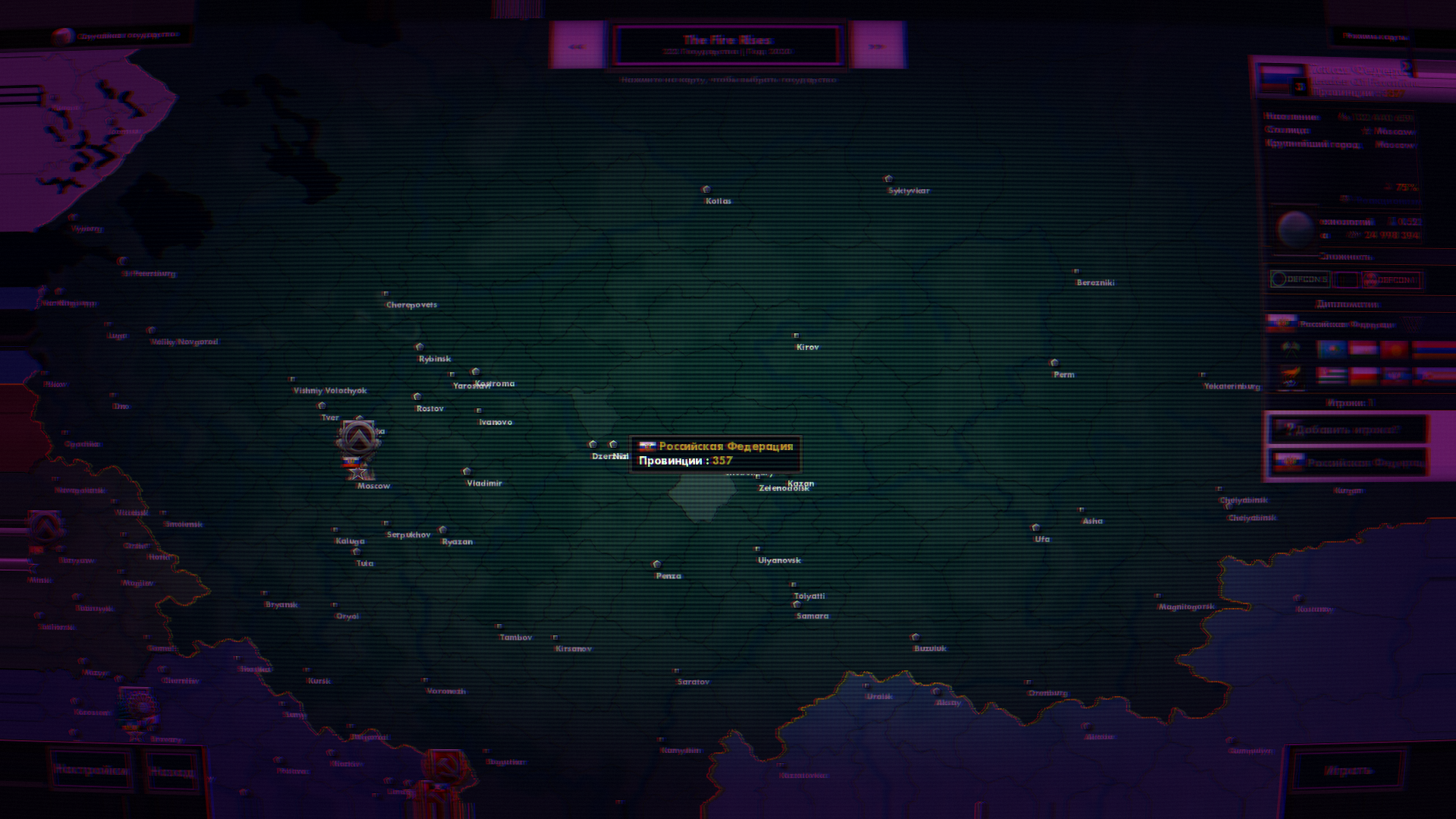Open the map mode button at top right
Screen dimensions: 1456x819
(x=1375, y=36)
